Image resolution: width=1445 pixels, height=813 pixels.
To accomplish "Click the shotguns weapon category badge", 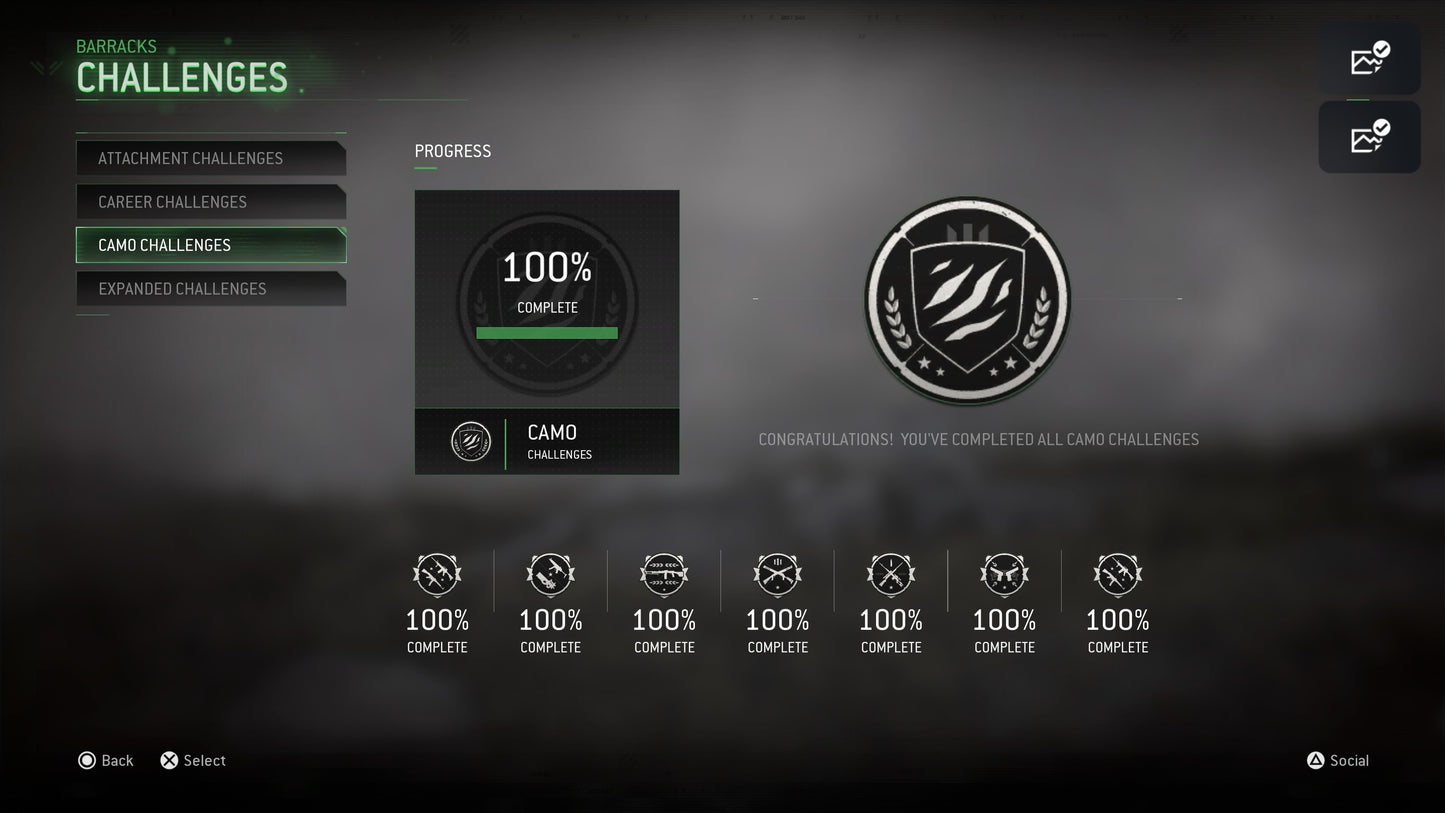I will point(551,575).
